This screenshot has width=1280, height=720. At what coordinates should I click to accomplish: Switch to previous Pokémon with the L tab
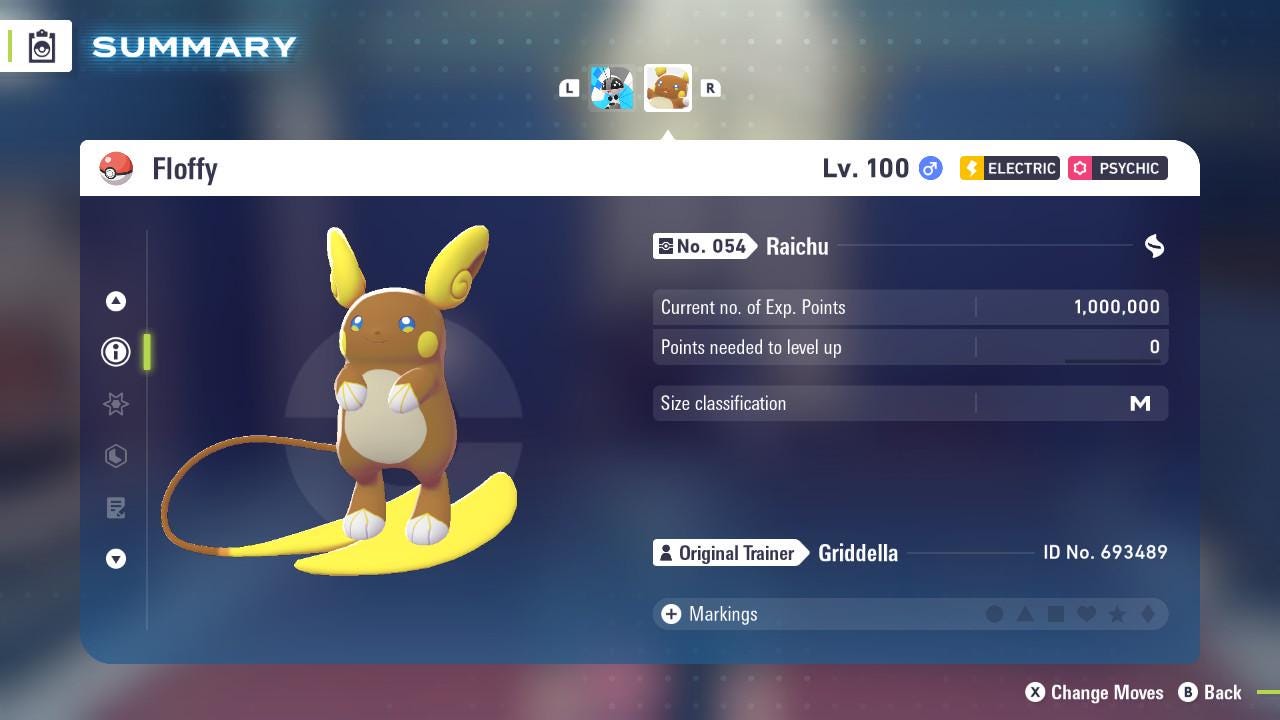(x=569, y=88)
